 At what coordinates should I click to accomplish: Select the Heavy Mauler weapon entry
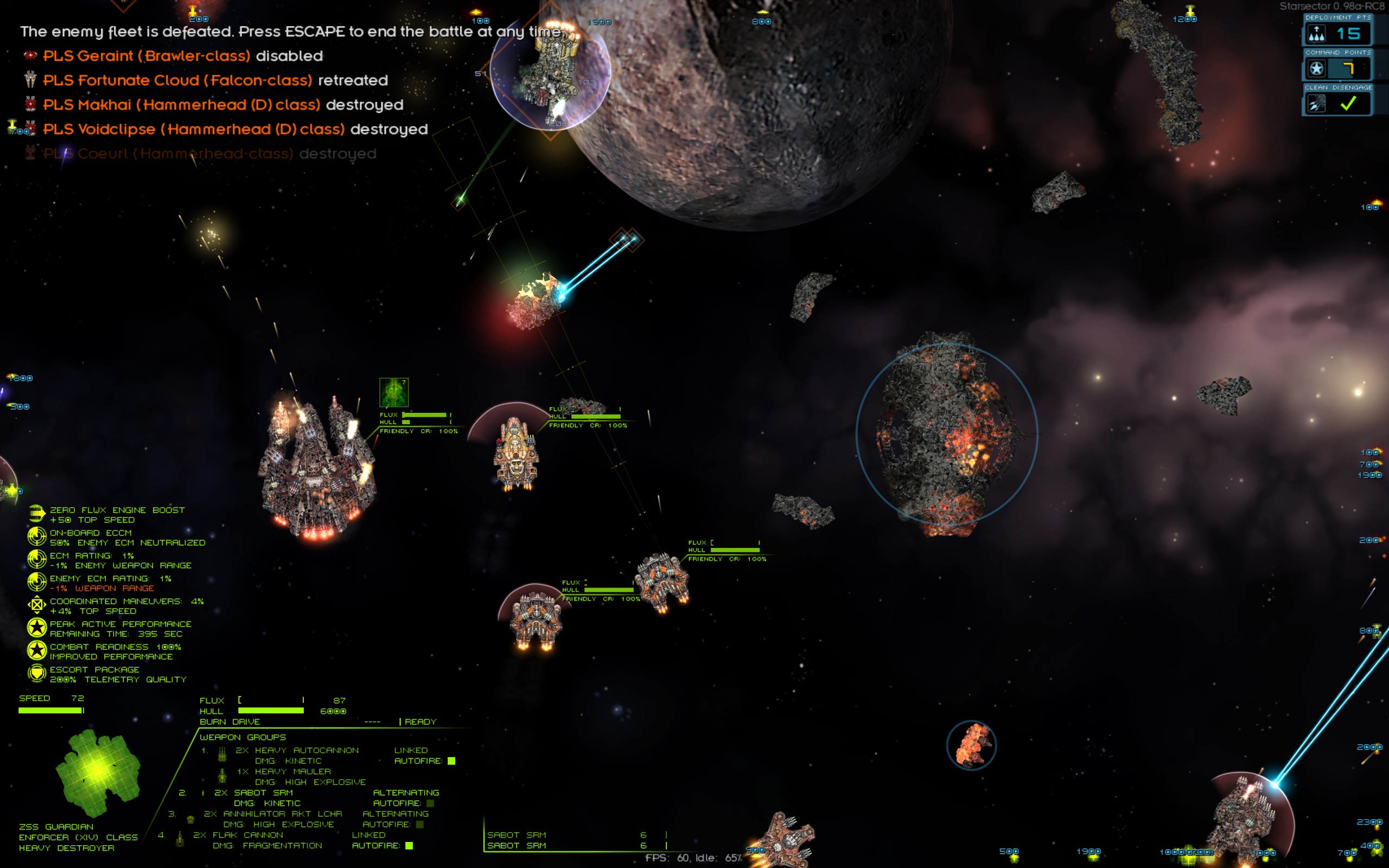[x=292, y=771]
